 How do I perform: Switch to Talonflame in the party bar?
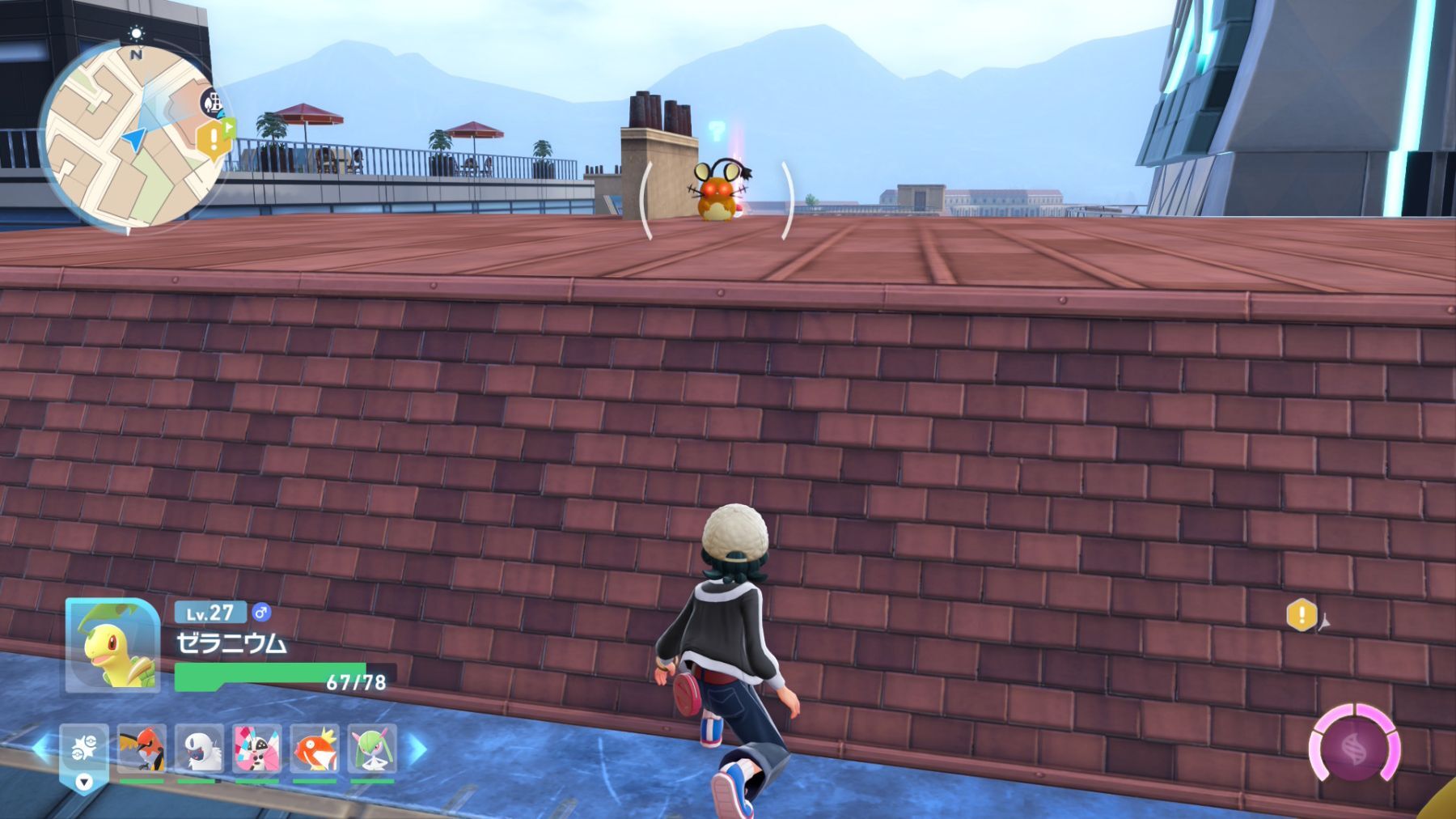[x=142, y=750]
